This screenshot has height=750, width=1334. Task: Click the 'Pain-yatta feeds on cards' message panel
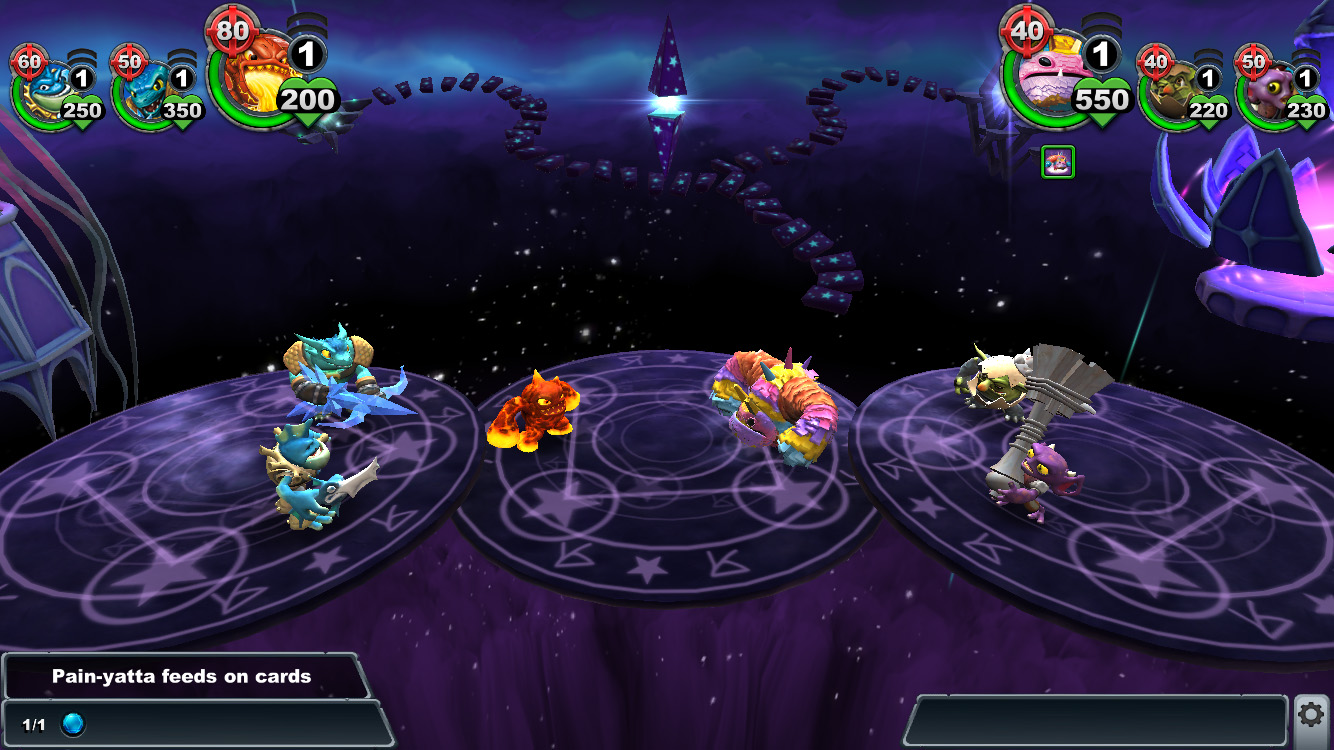[182, 676]
